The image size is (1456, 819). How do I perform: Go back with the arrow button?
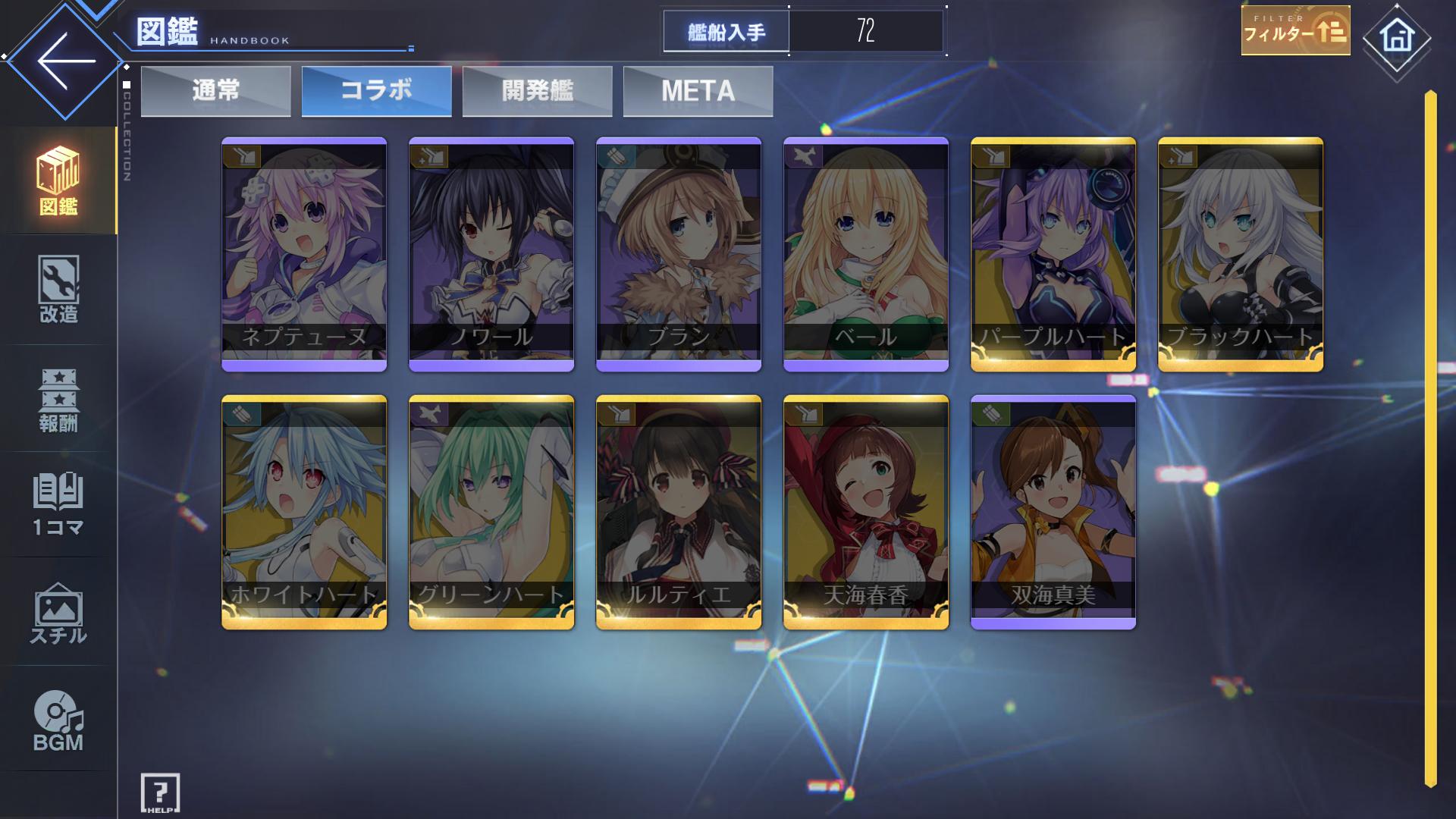[65, 61]
